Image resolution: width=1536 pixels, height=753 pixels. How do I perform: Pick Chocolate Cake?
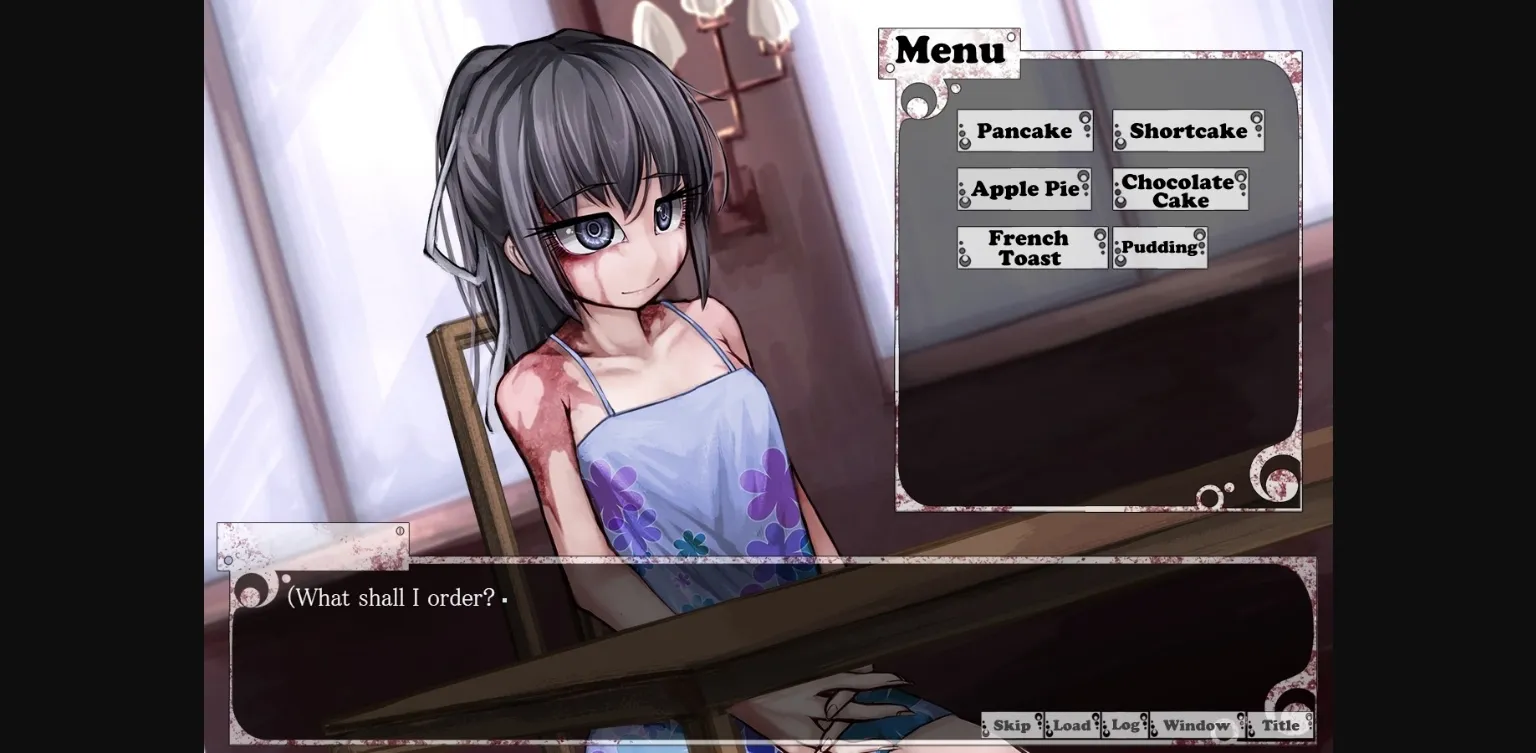1178,190
